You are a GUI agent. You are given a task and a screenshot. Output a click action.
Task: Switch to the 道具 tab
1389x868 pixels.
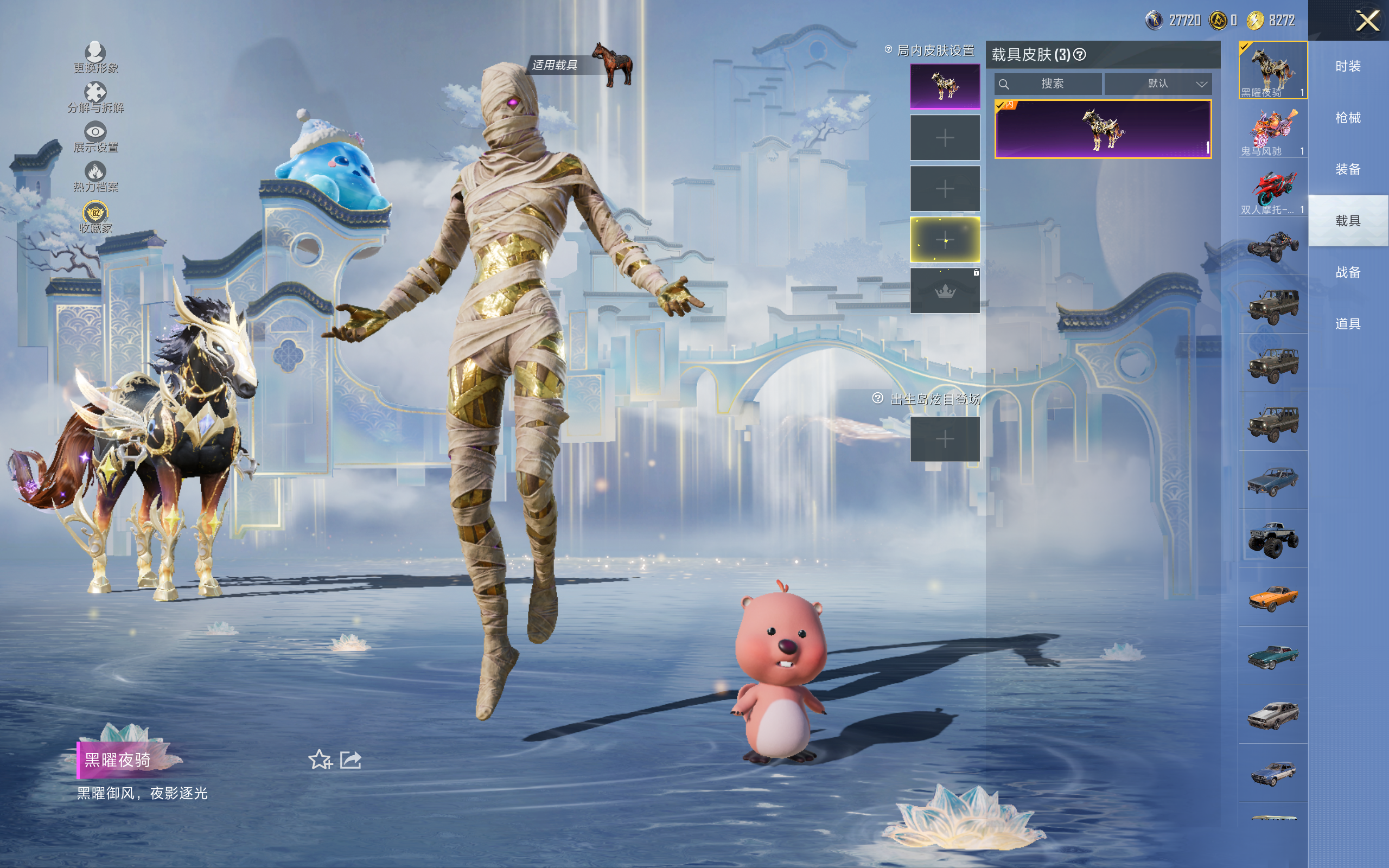point(1348,324)
